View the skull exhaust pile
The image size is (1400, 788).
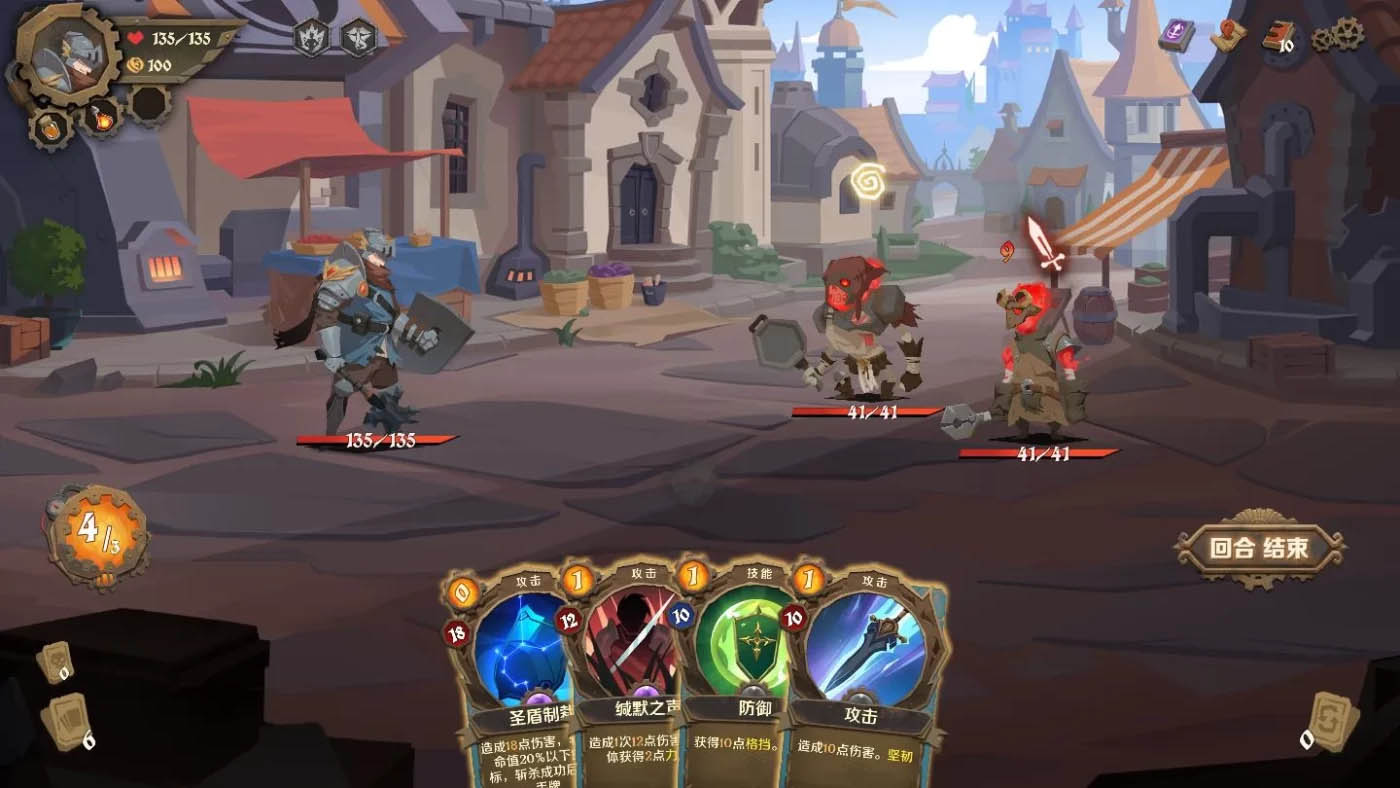point(55,662)
